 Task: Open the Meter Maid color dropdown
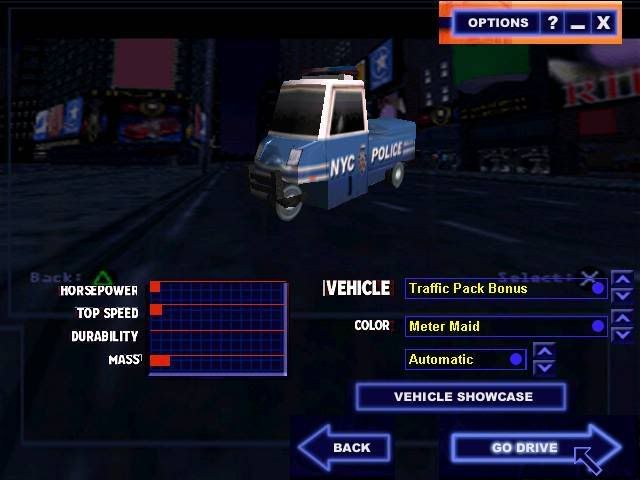pos(506,326)
